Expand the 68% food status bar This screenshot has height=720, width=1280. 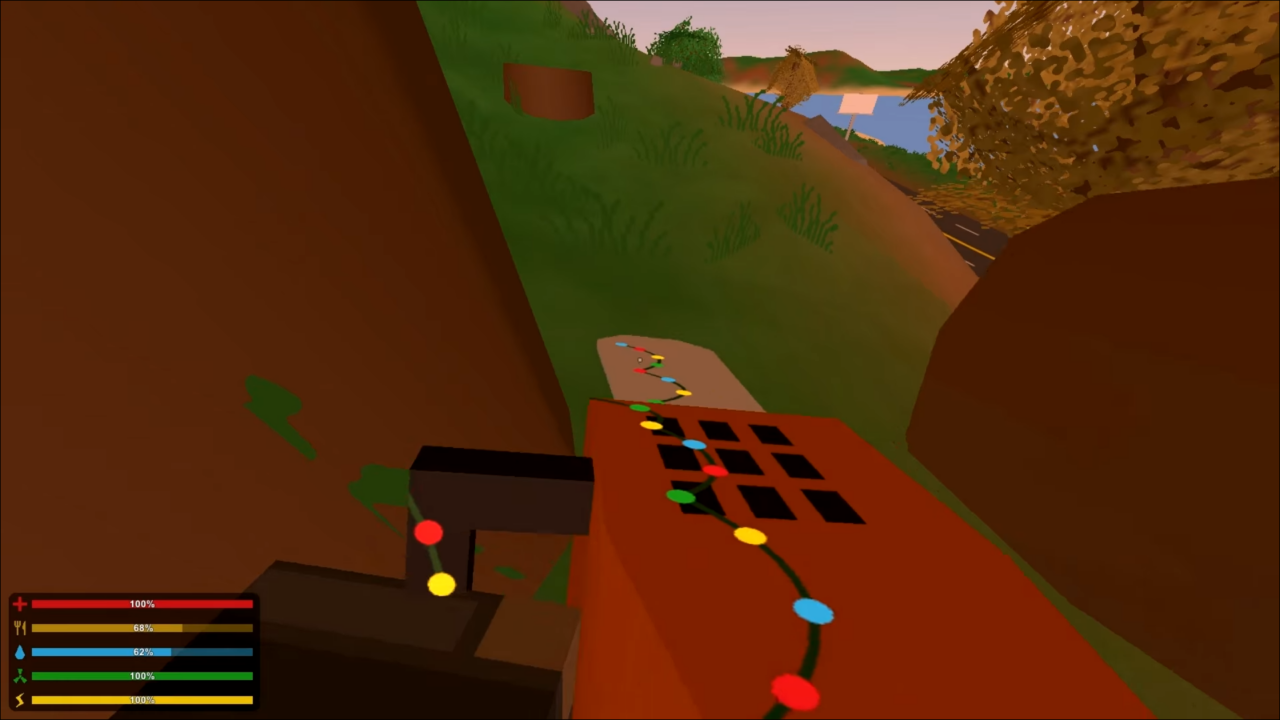(142, 627)
